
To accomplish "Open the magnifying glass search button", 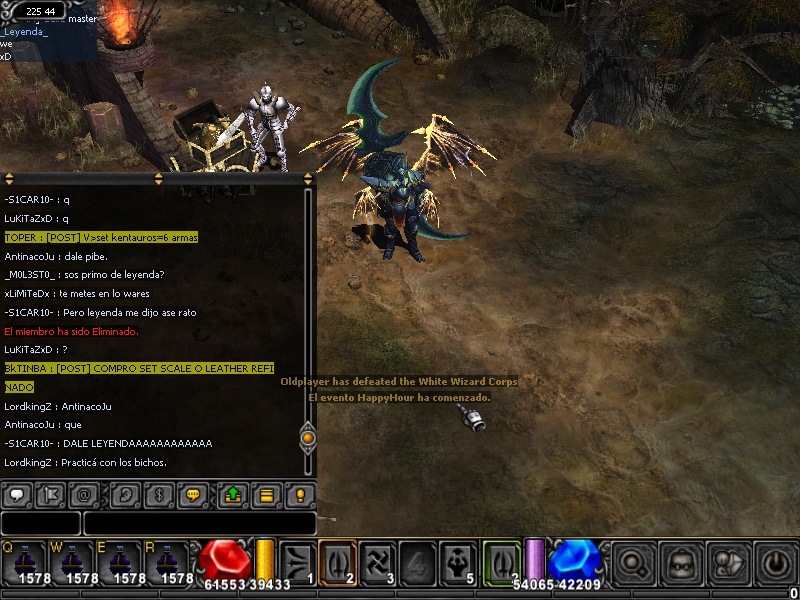I will coord(632,561).
